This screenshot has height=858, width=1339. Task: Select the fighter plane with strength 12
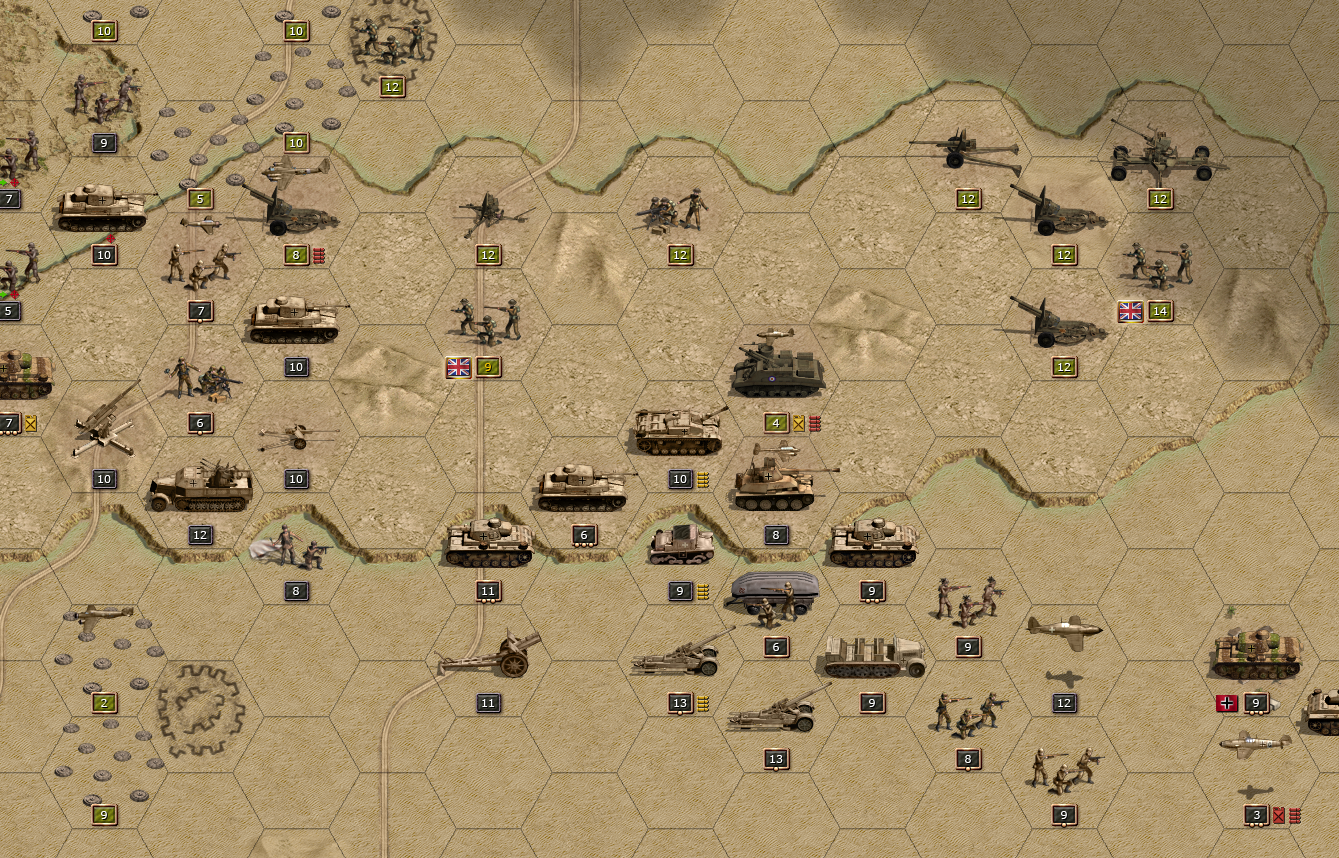click(x=1064, y=630)
